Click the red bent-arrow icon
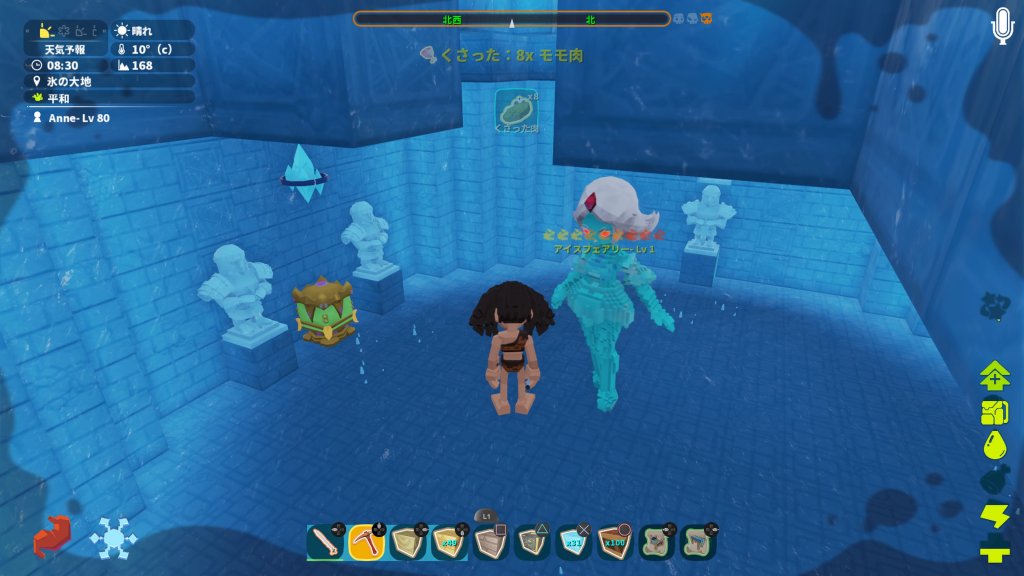 (52, 537)
